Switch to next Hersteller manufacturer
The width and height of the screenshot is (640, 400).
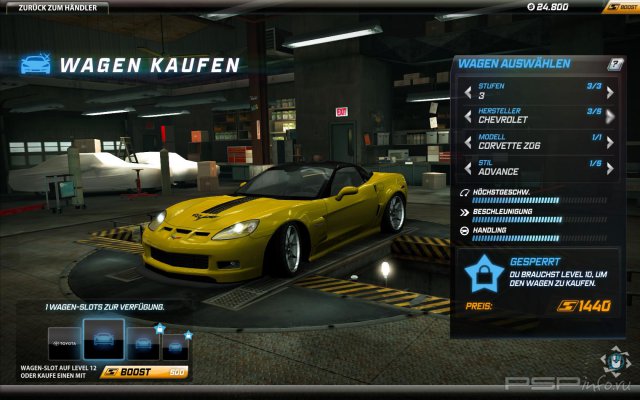[x=610, y=116]
